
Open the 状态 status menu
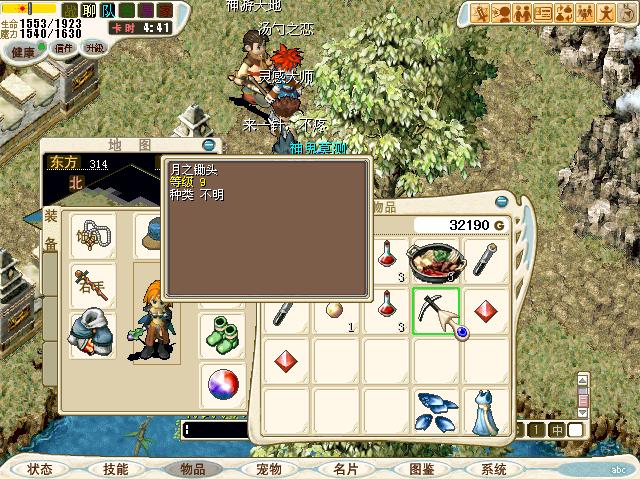(40, 468)
